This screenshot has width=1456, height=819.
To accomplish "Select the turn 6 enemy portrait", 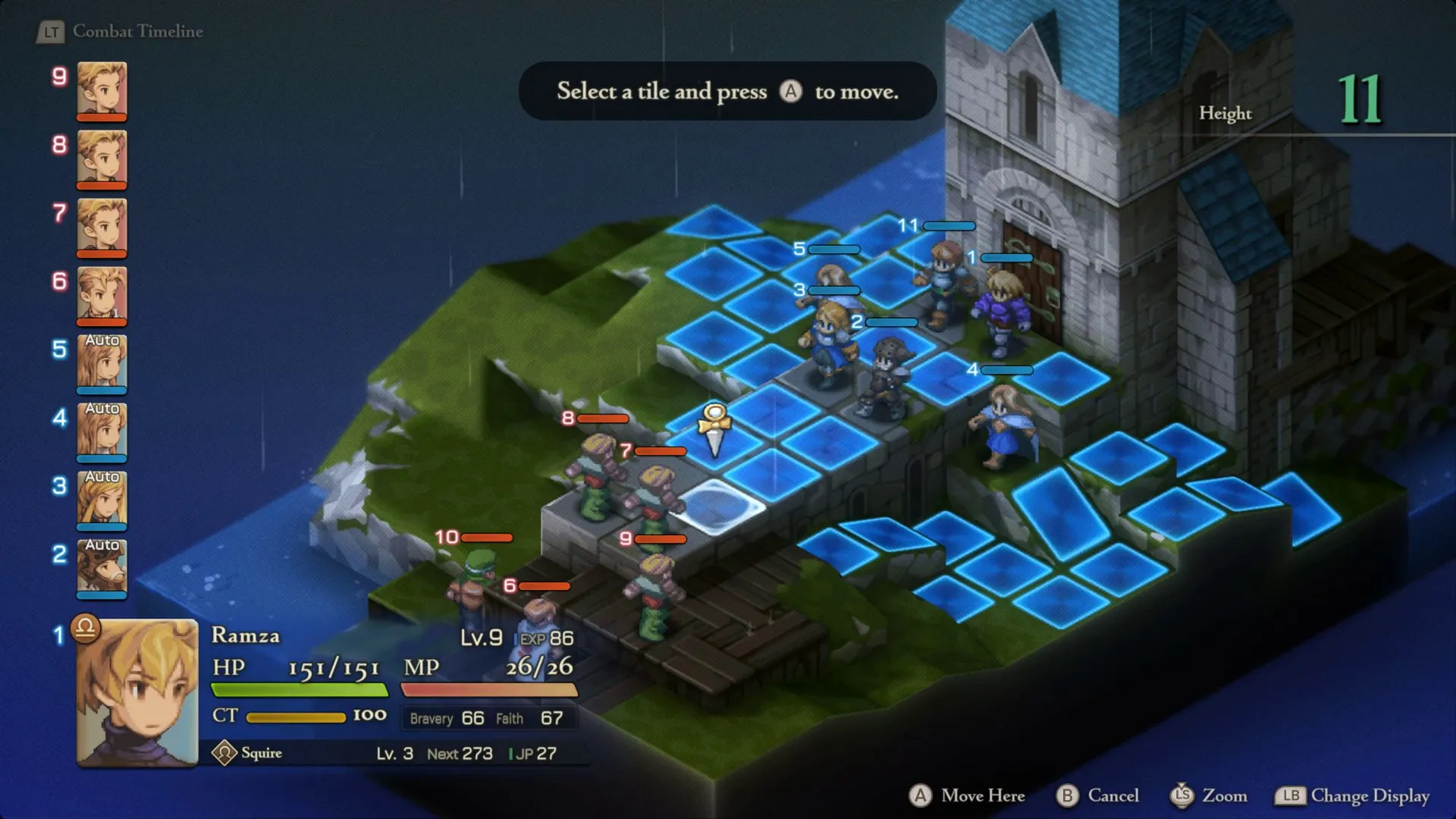I will click(x=101, y=296).
